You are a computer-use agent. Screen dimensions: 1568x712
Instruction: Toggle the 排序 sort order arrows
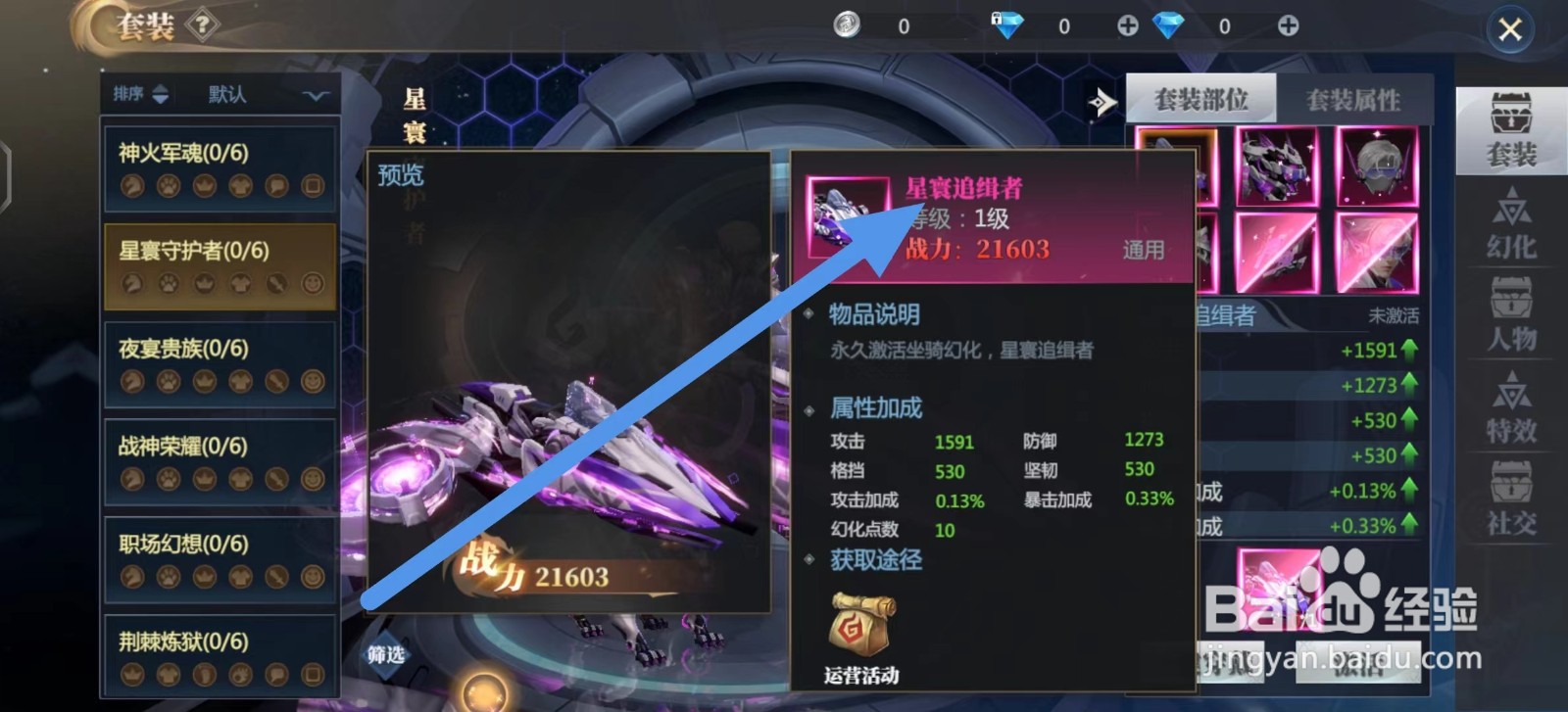click(x=162, y=95)
